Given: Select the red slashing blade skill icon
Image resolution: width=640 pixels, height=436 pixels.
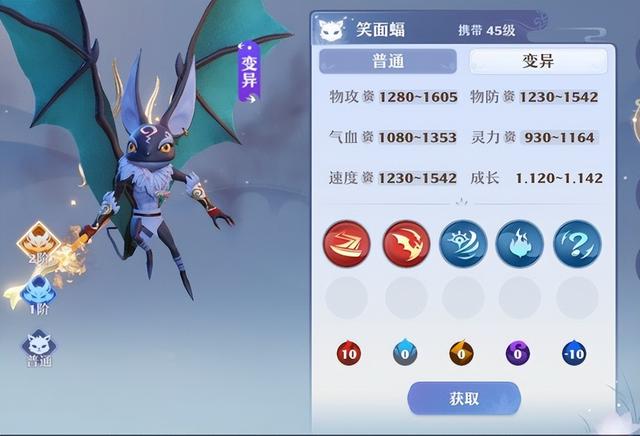Looking at the screenshot, I should pos(347,243).
